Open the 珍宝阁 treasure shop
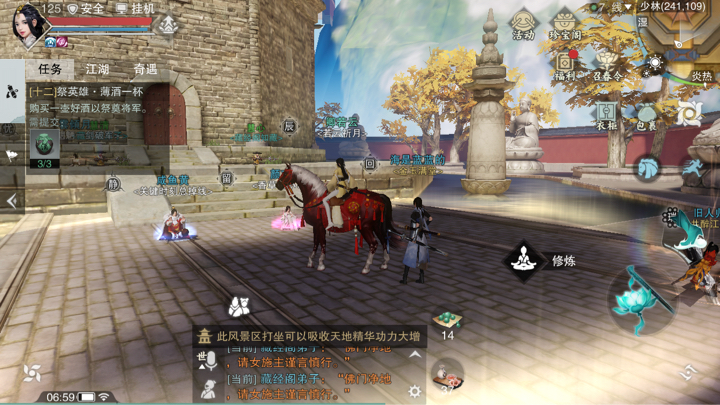 coord(565,23)
